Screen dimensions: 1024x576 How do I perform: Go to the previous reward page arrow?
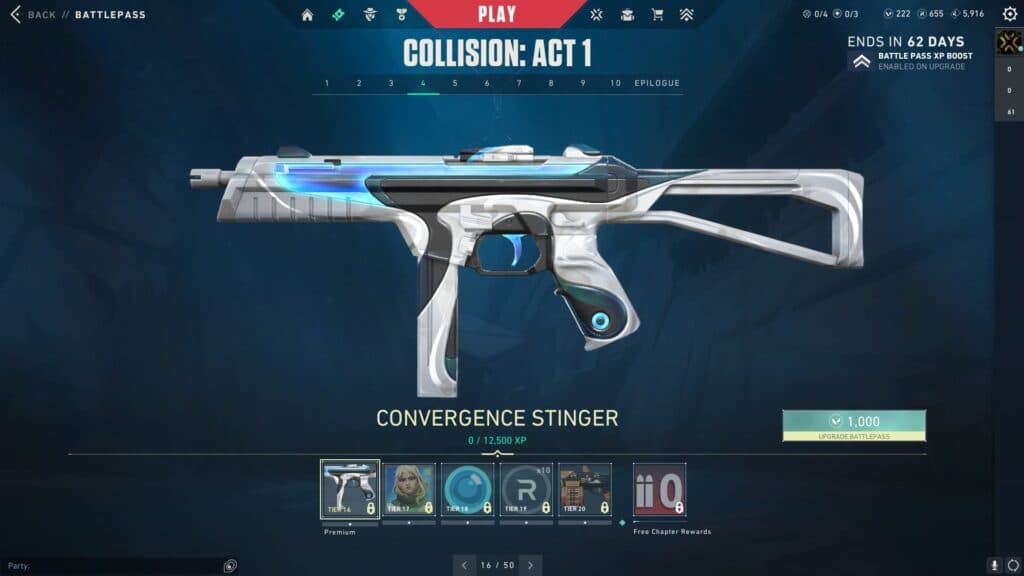[x=465, y=565]
